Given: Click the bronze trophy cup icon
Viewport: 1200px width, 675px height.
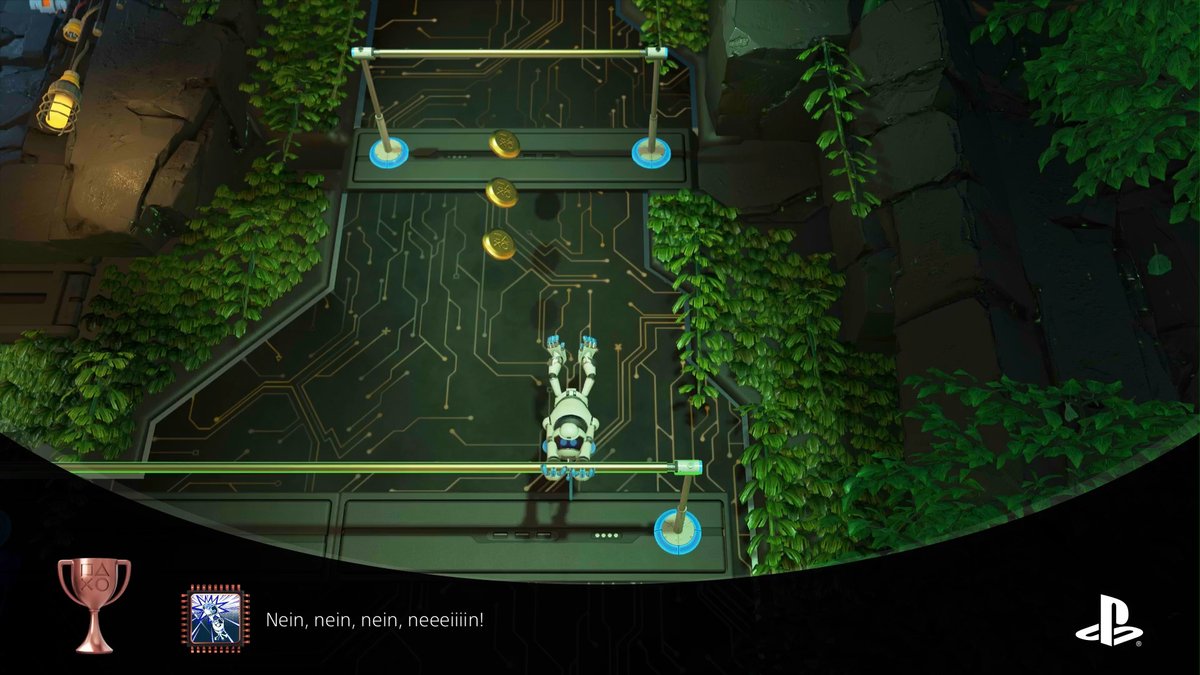Looking at the screenshot, I should tap(94, 604).
